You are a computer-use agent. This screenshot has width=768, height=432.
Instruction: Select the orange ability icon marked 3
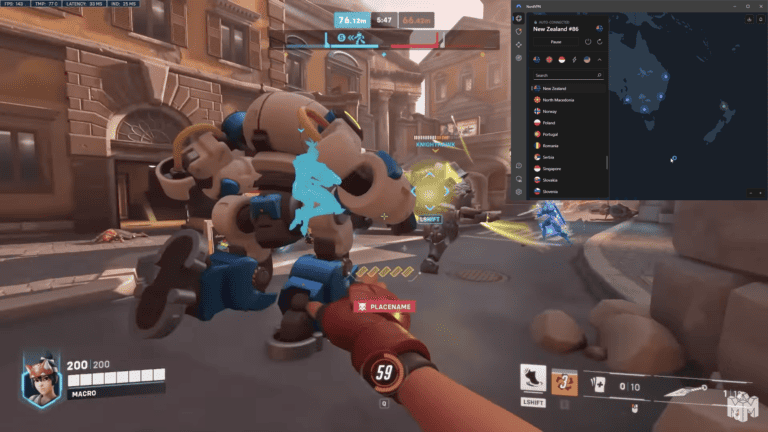[566, 380]
